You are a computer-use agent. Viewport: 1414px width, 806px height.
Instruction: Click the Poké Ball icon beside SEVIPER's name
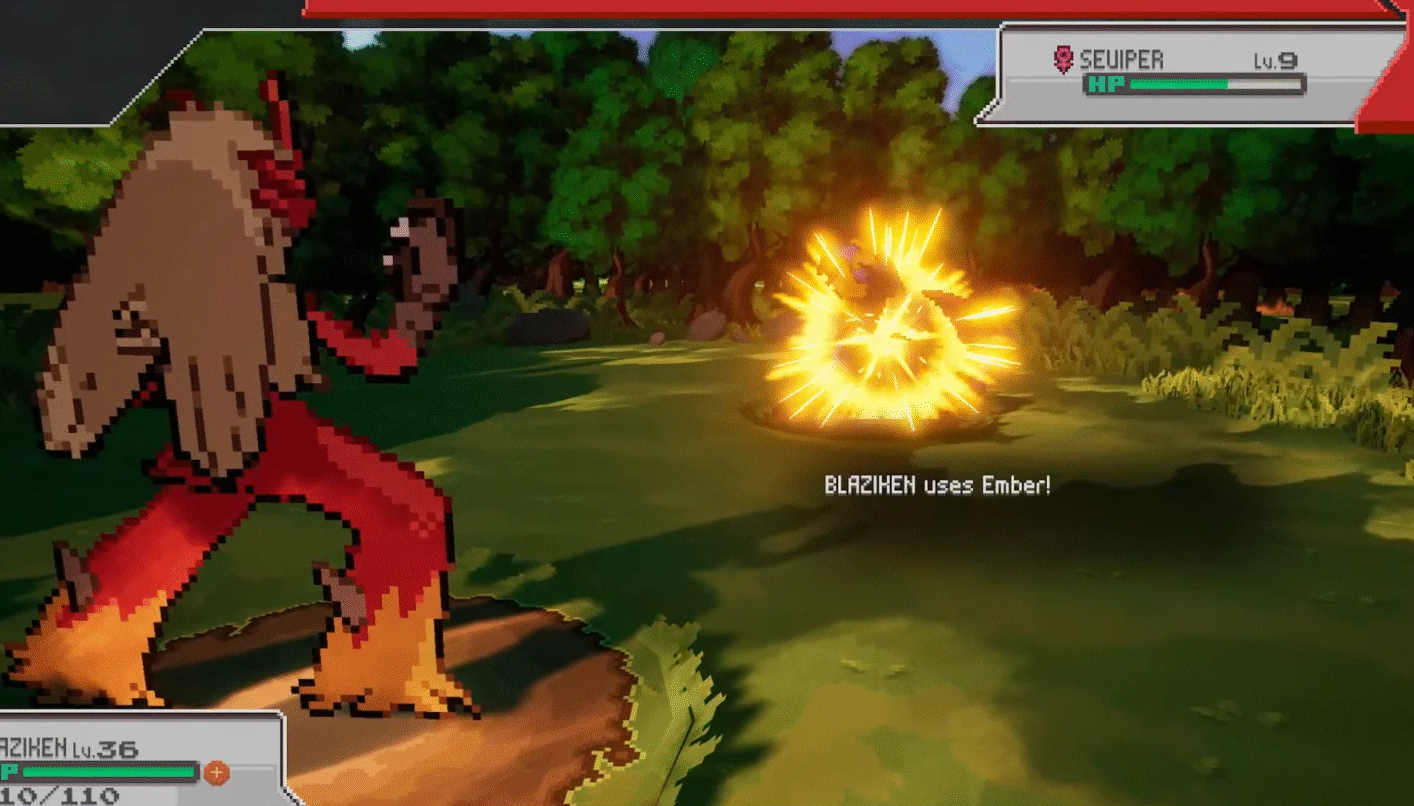point(1063,59)
